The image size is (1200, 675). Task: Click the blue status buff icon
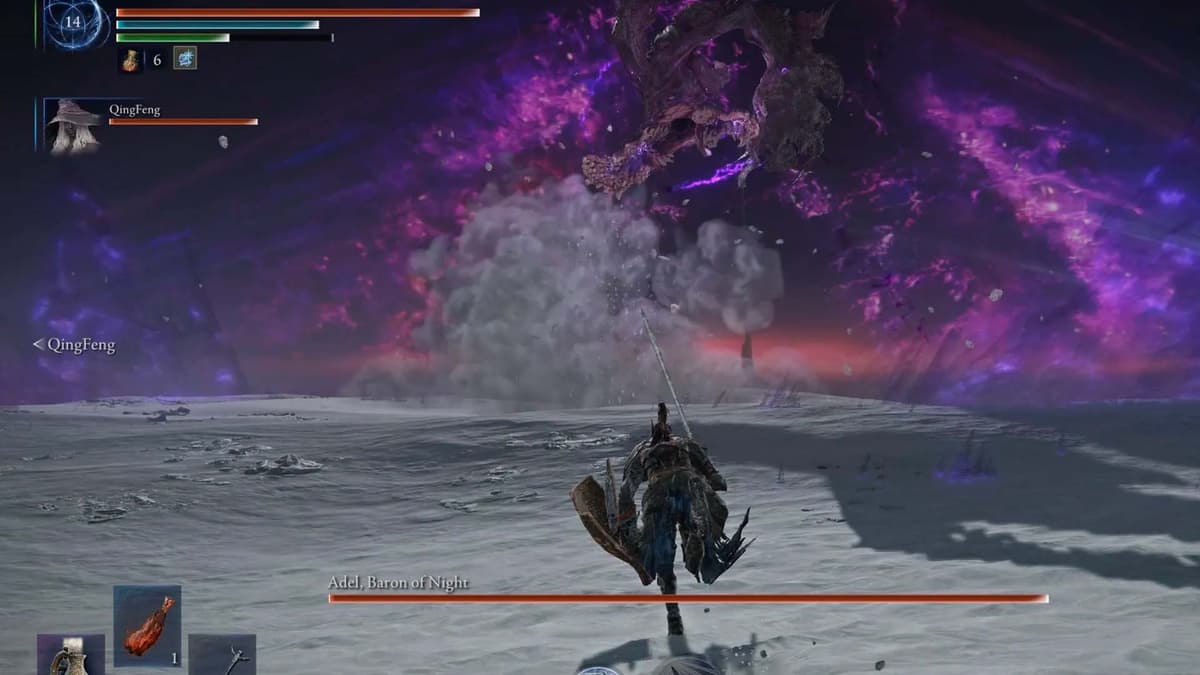coord(185,59)
